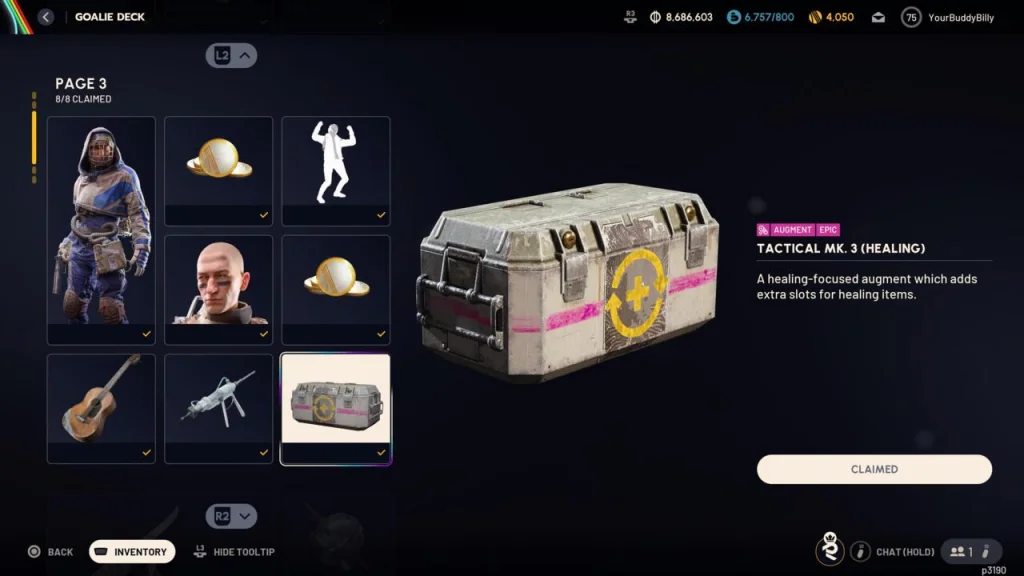The height and width of the screenshot is (576, 1024).
Task: Open the squad party panel
Action: [962, 552]
